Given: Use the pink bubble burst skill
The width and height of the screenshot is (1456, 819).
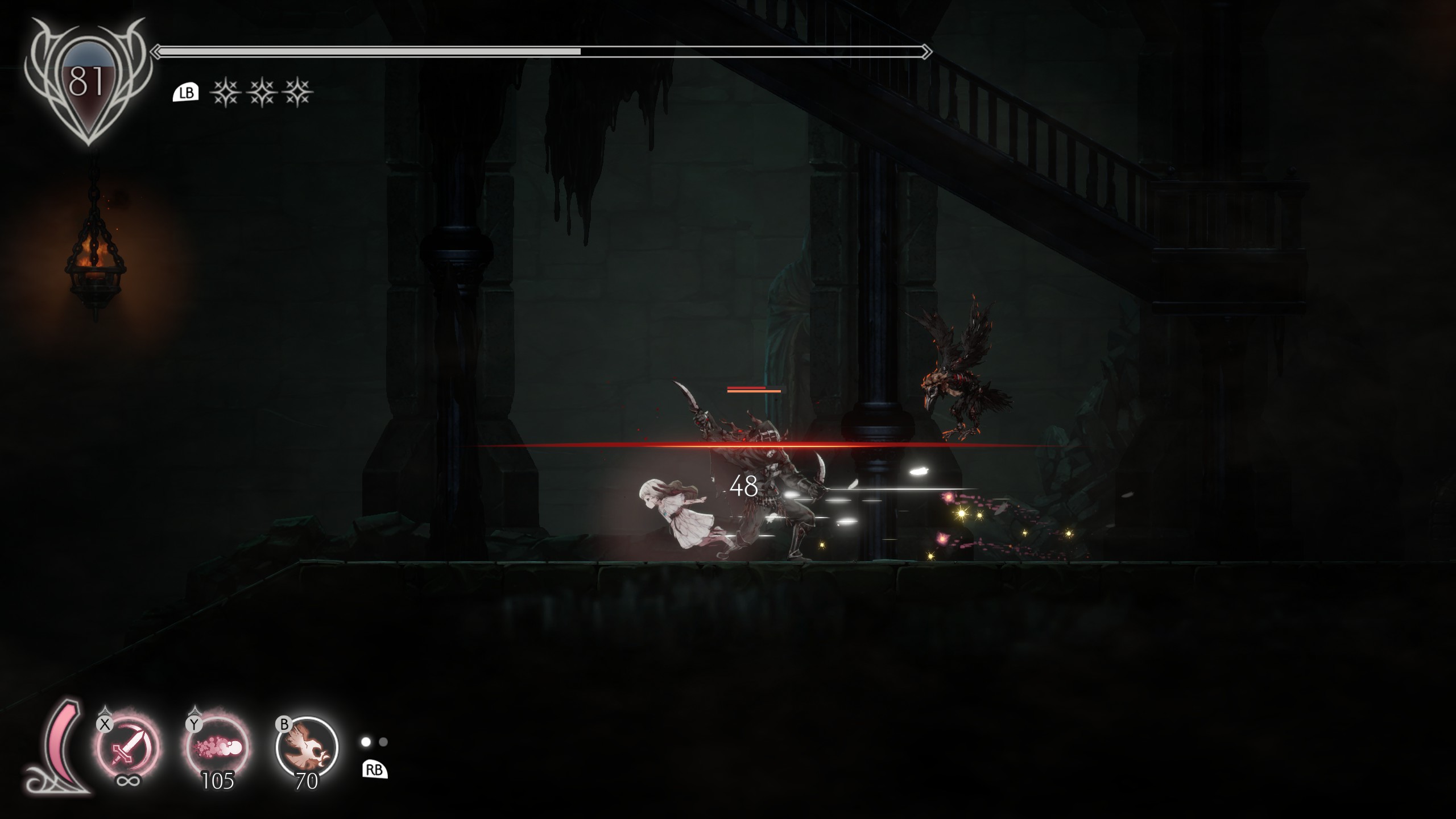Looking at the screenshot, I should (218, 747).
